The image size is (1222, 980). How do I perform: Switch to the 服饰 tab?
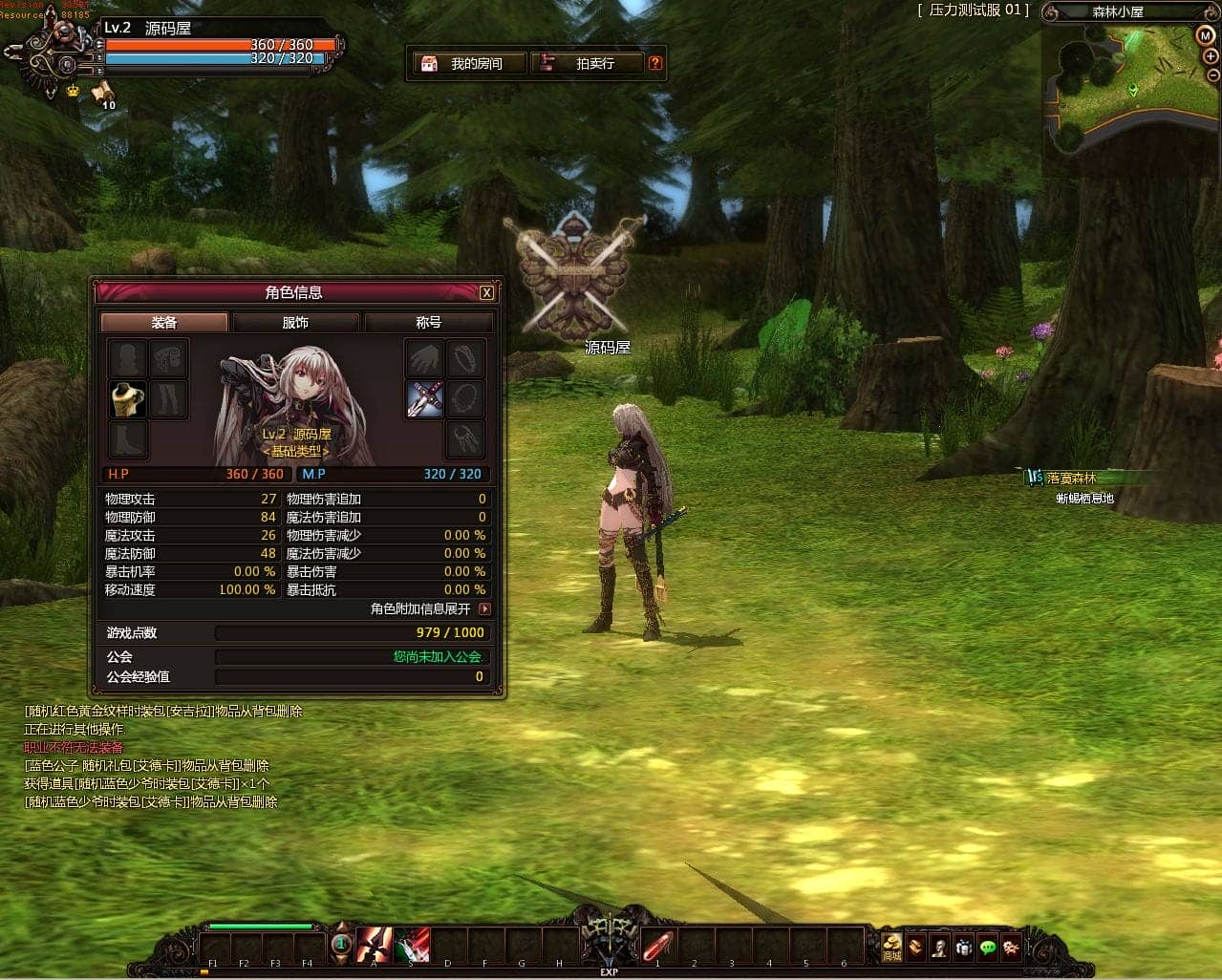pos(295,323)
